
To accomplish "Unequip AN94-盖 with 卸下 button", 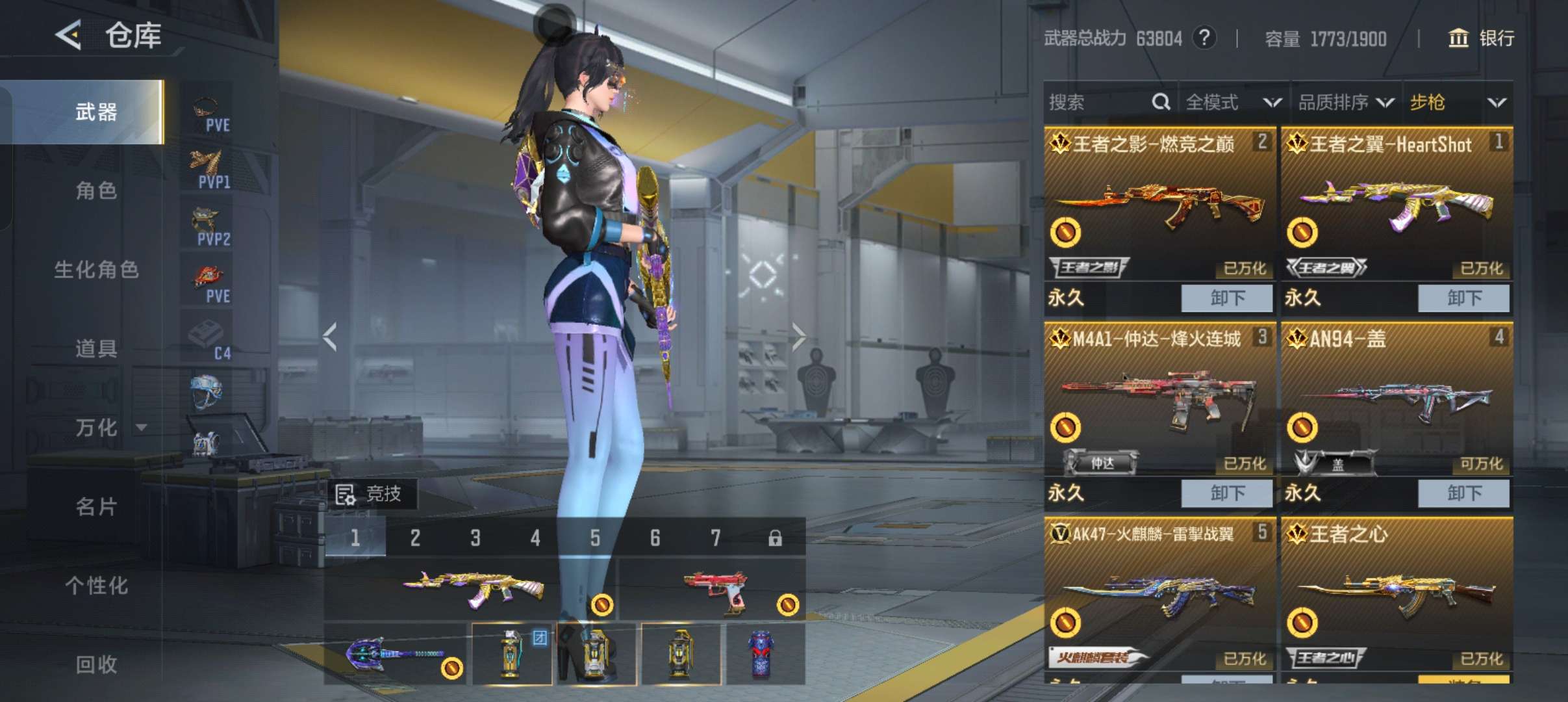I will 1463,493.
